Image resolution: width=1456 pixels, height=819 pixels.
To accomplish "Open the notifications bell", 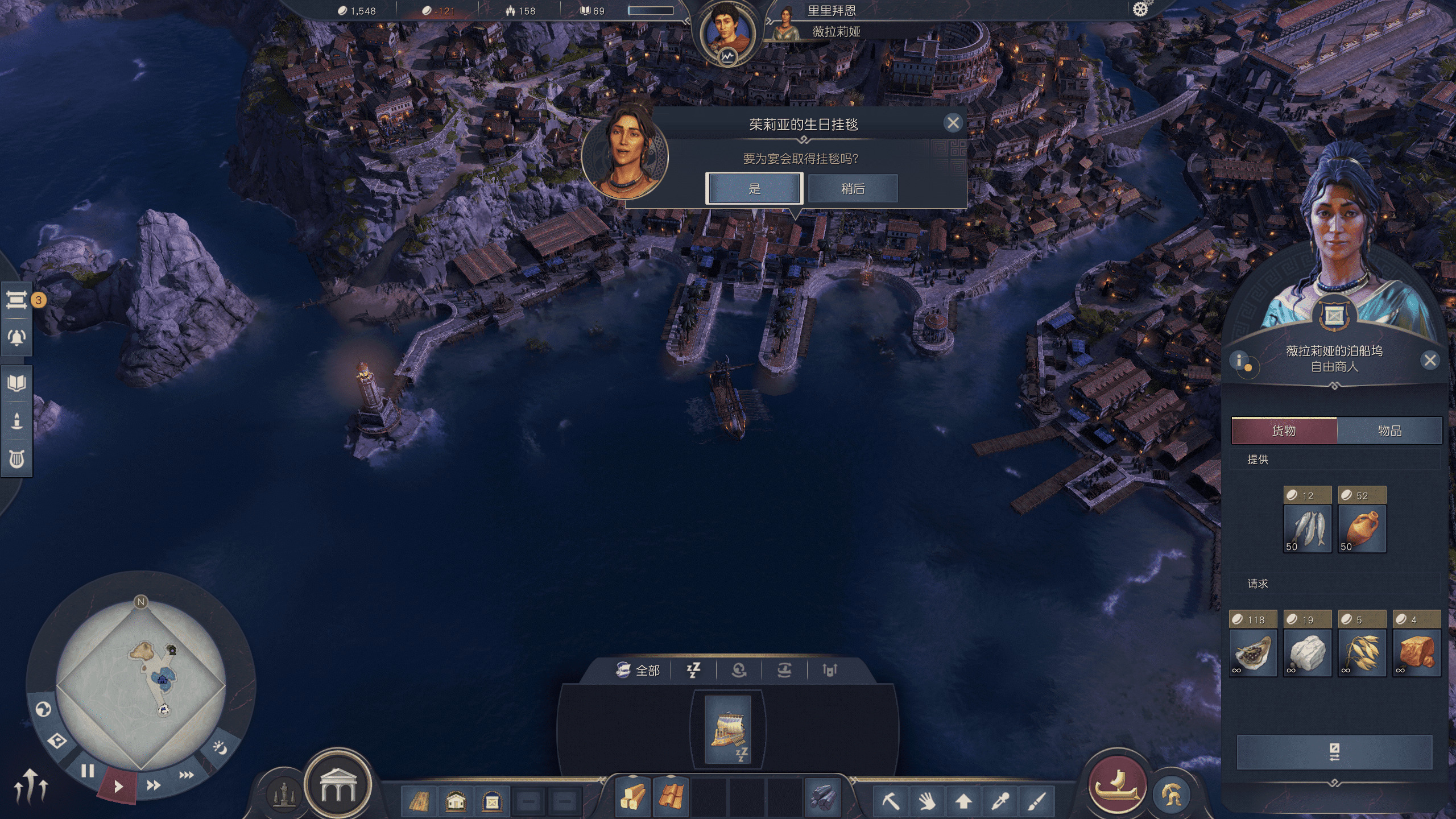I will 16,337.
